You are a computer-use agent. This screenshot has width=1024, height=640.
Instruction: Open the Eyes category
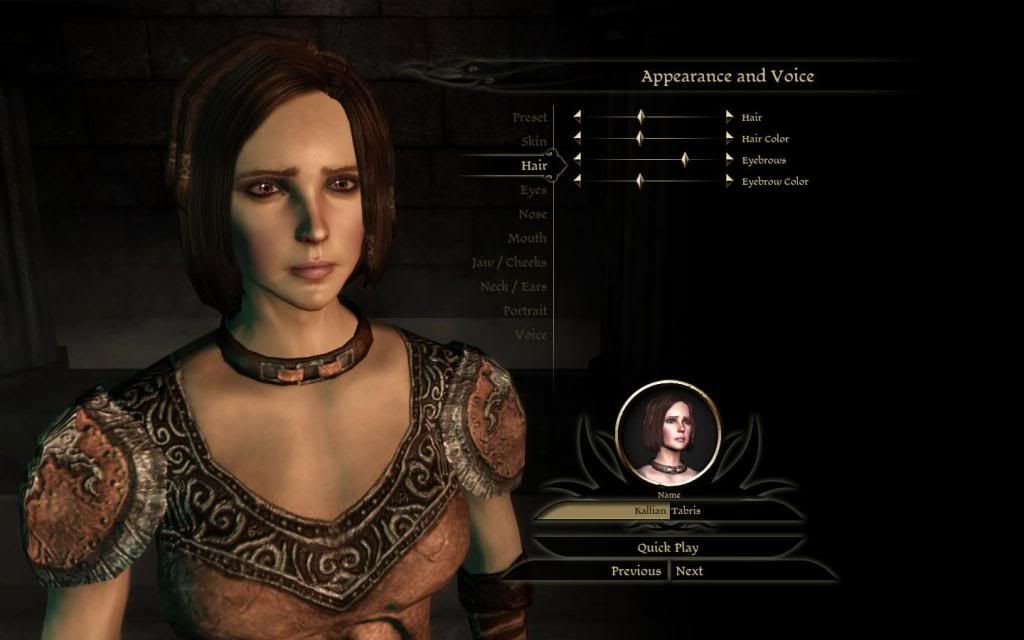533,190
